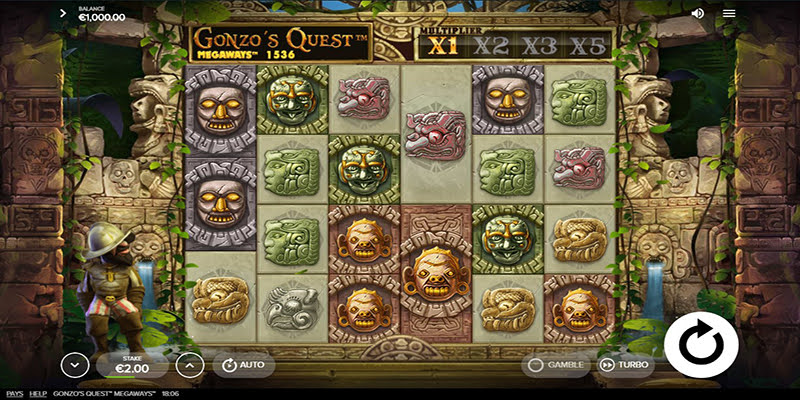Mute the sound with the speaker icon
The image size is (800, 400).
click(x=697, y=13)
